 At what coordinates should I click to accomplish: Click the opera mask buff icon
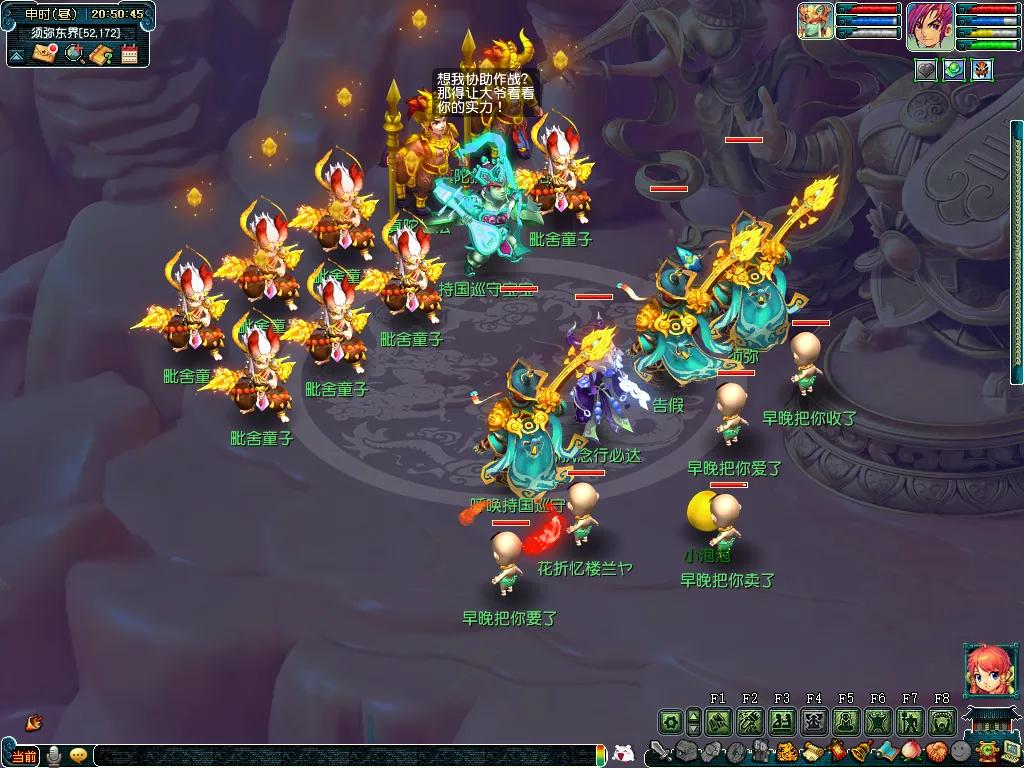point(982,69)
